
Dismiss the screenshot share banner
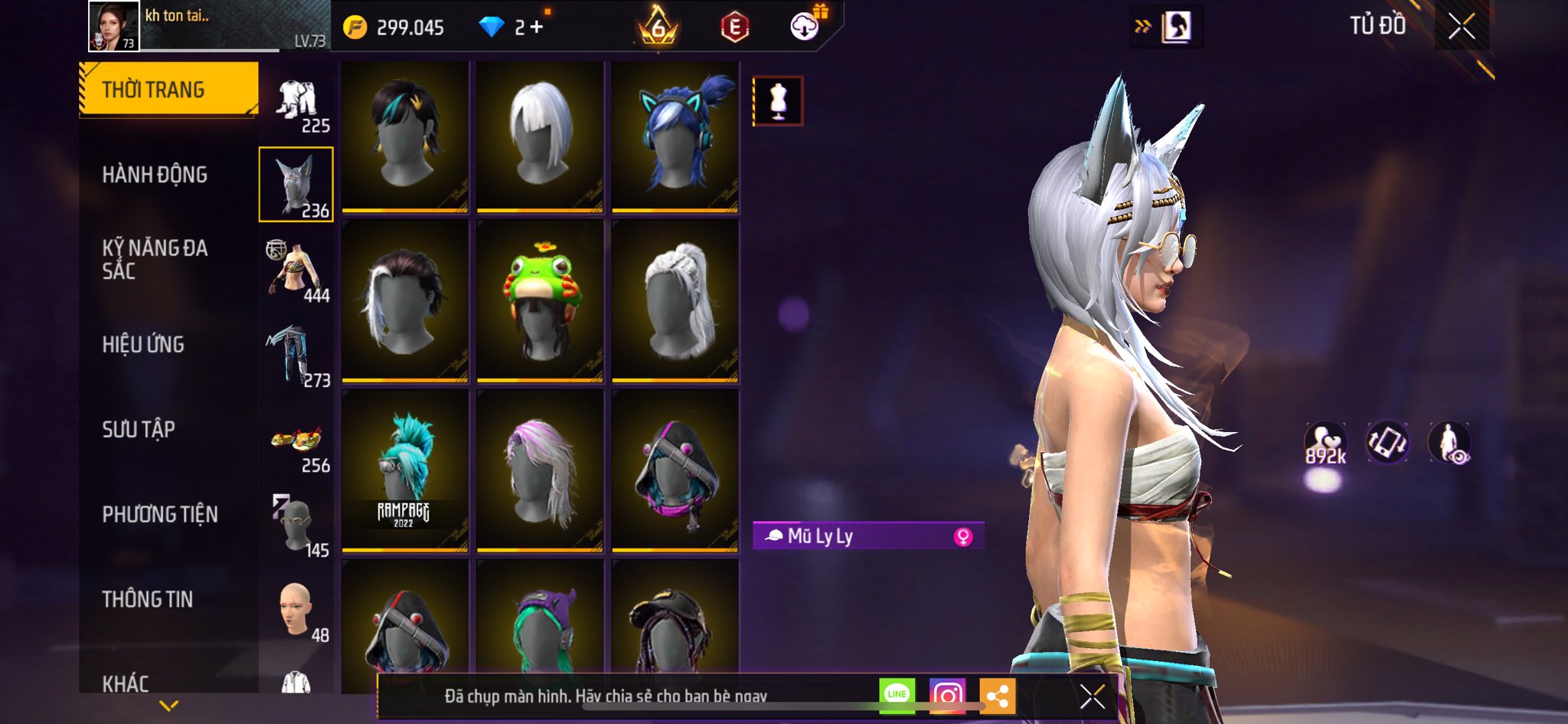[x=1092, y=696]
